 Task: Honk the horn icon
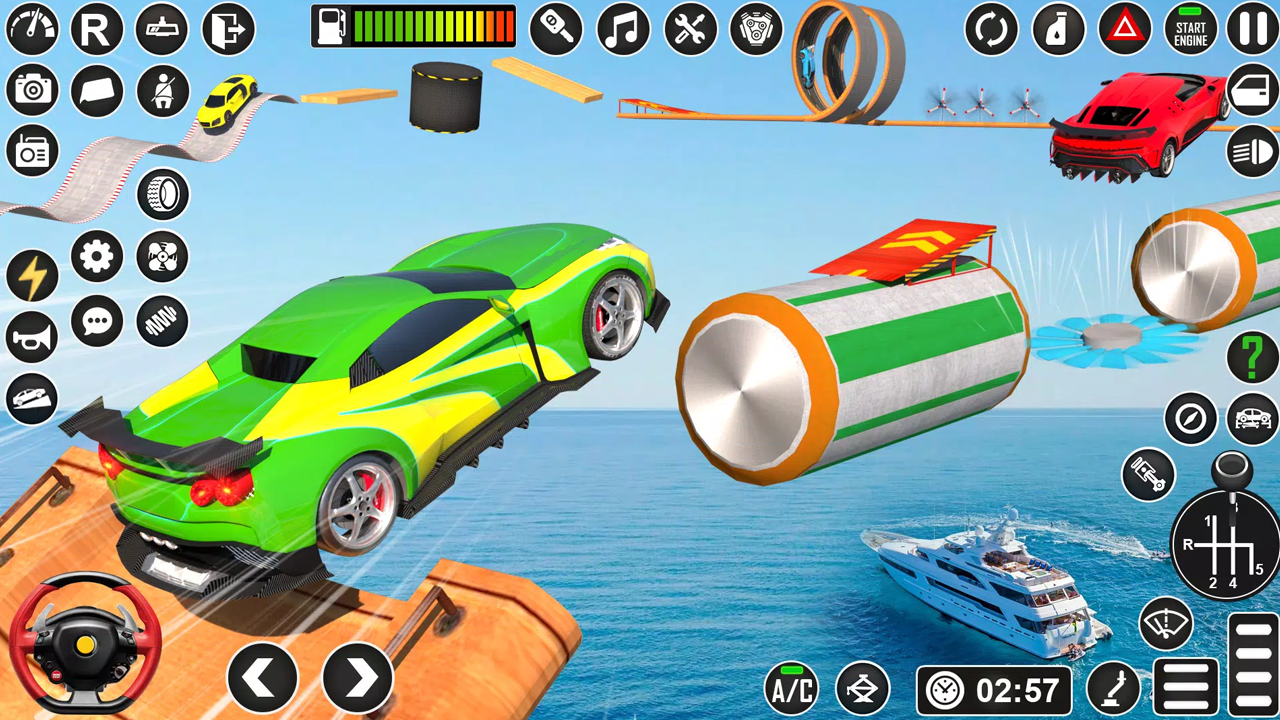point(30,336)
